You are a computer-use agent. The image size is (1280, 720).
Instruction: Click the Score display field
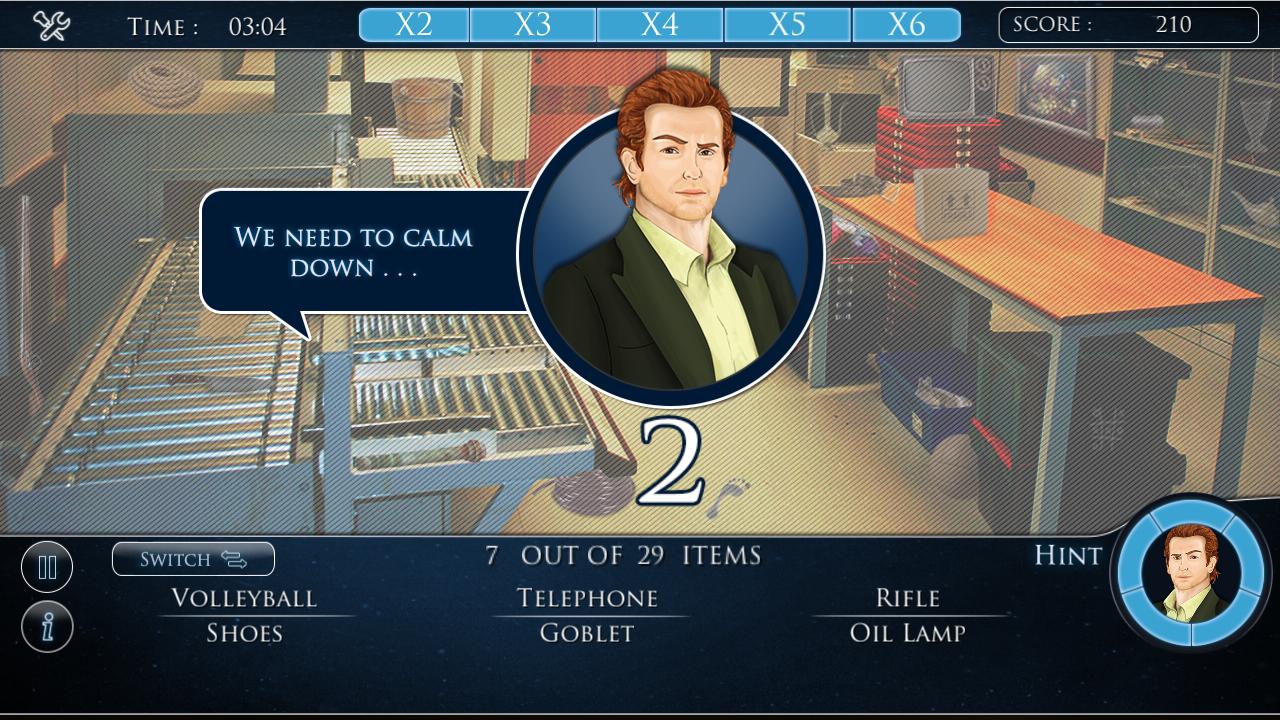coord(1128,25)
